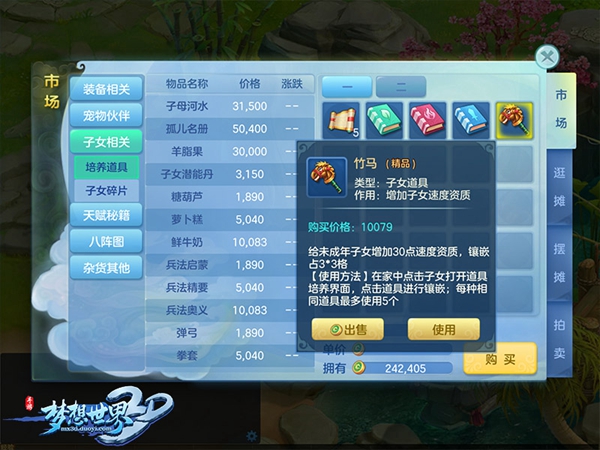Select the 鲜牛奶 listing row

tap(232, 242)
